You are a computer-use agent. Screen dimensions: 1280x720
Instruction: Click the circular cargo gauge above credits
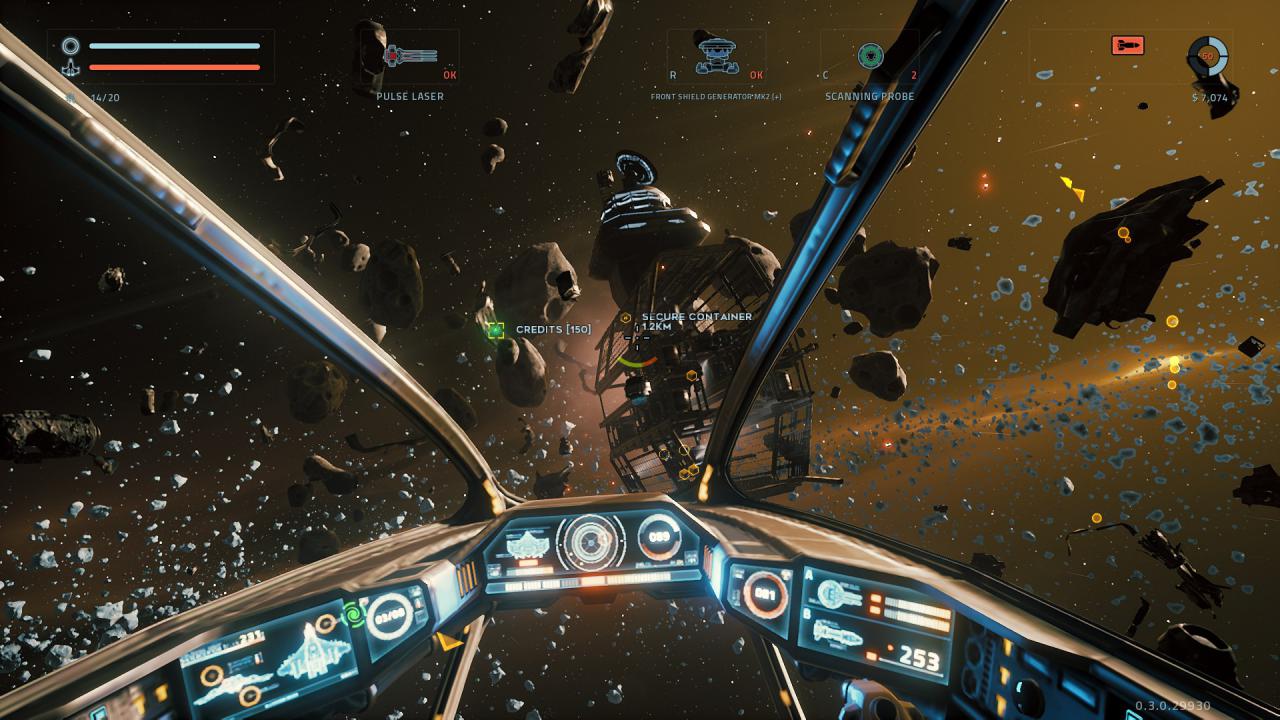[1207, 56]
